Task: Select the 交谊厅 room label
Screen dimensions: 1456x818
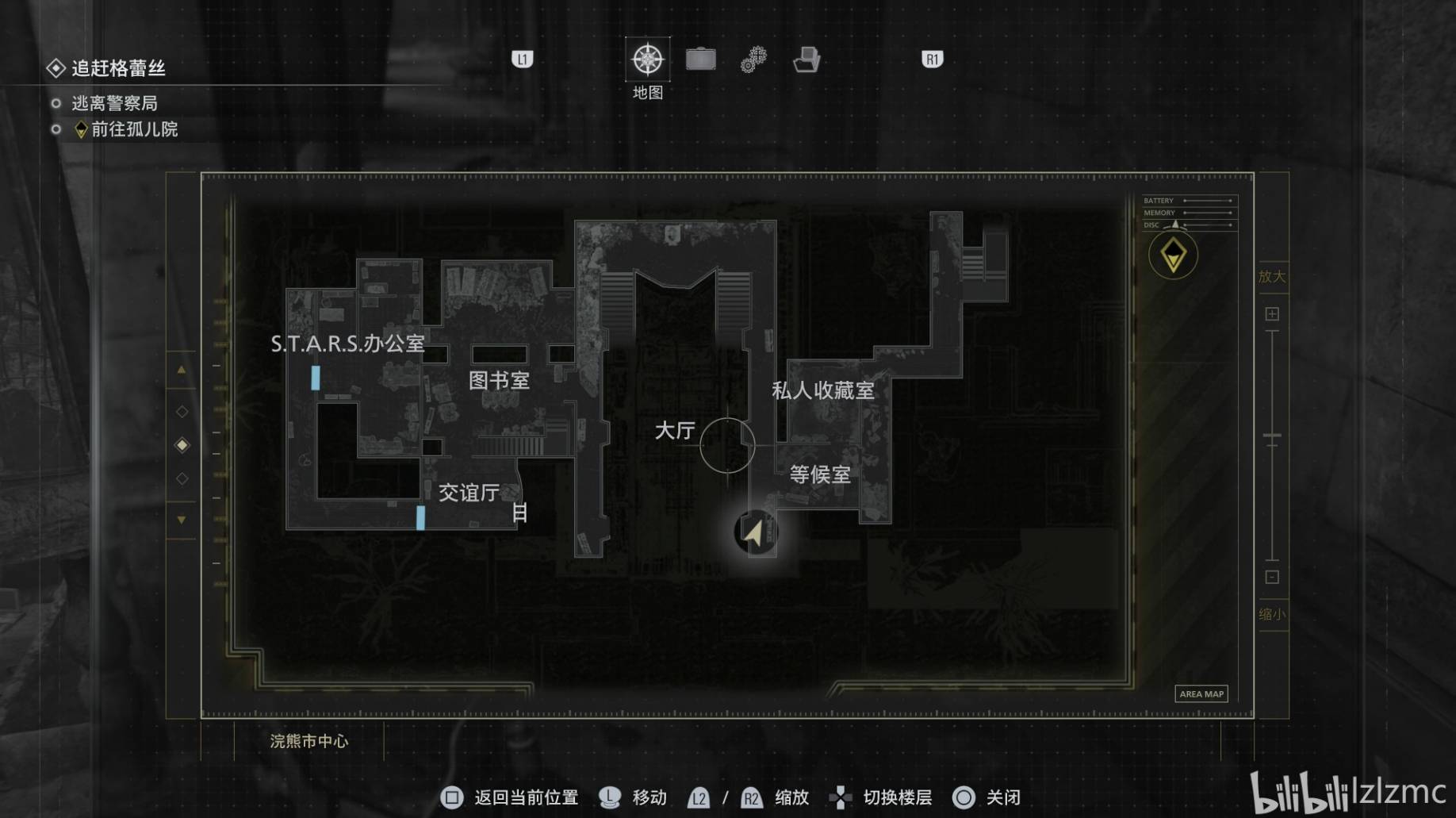Action: pos(469,493)
